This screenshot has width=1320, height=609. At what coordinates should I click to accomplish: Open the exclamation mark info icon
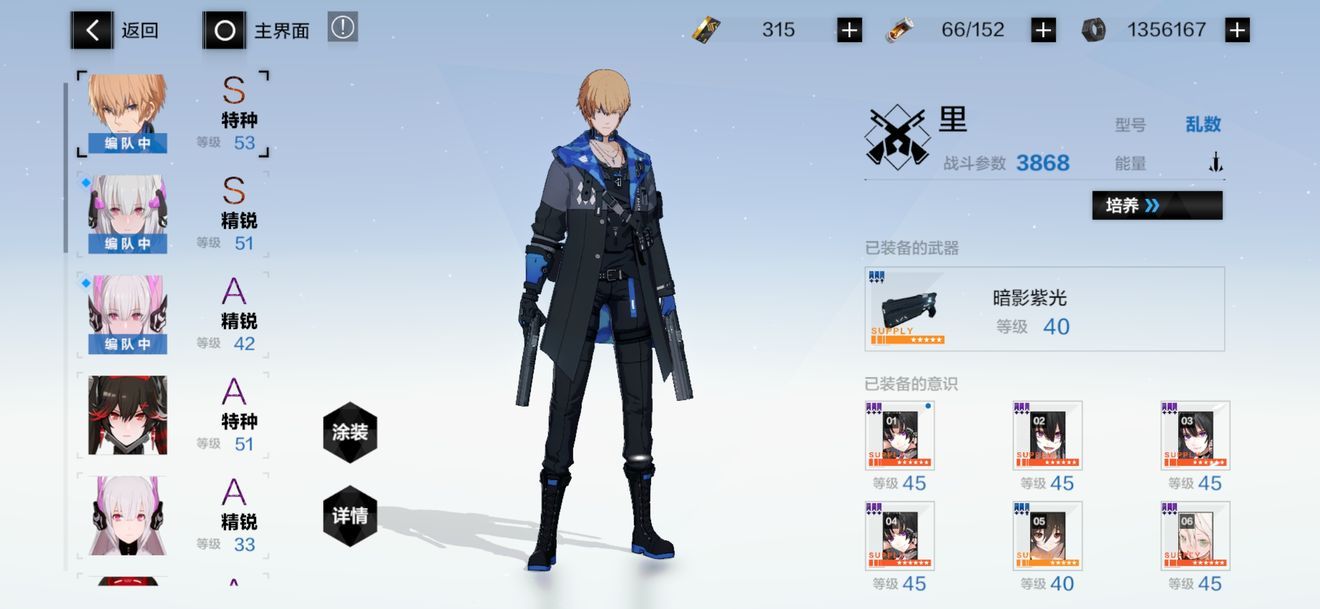pyautogui.click(x=342, y=28)
